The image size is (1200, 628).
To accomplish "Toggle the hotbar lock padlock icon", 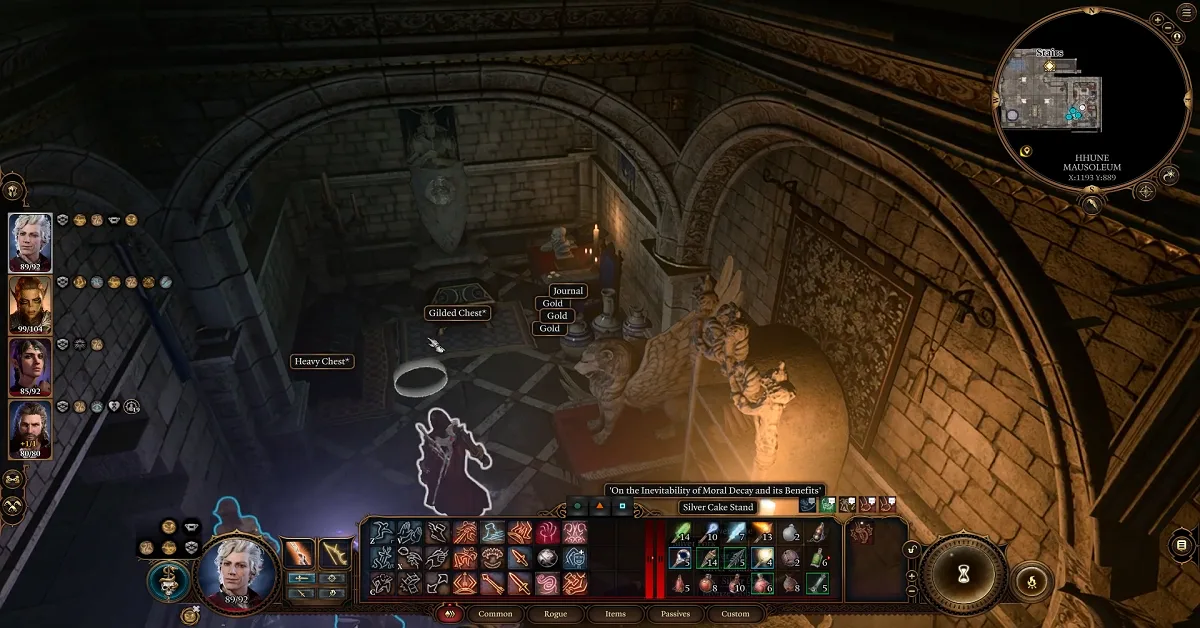I will click(x=911, y=550).
